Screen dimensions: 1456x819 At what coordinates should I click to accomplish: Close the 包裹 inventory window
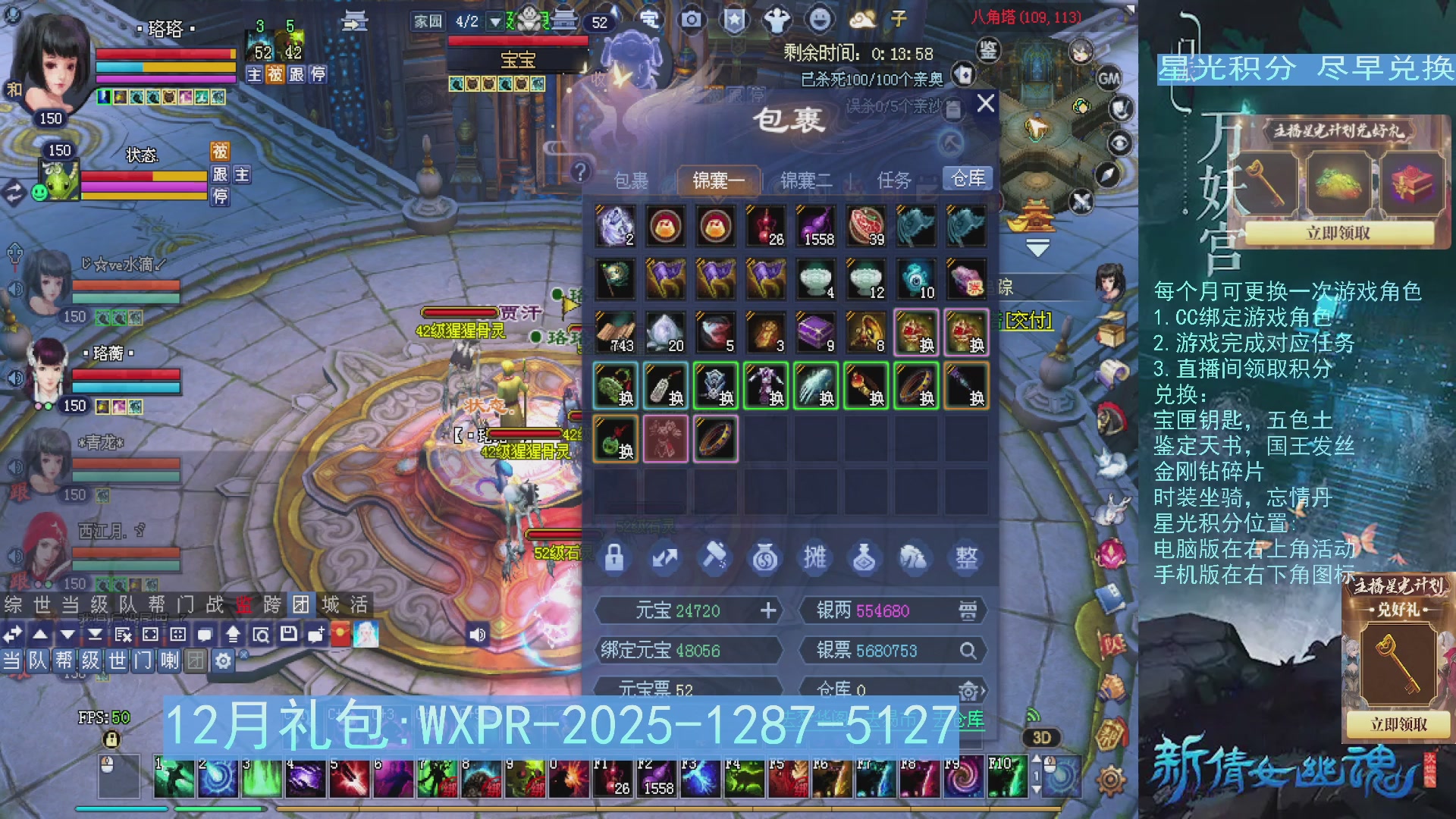click(985, 103)
